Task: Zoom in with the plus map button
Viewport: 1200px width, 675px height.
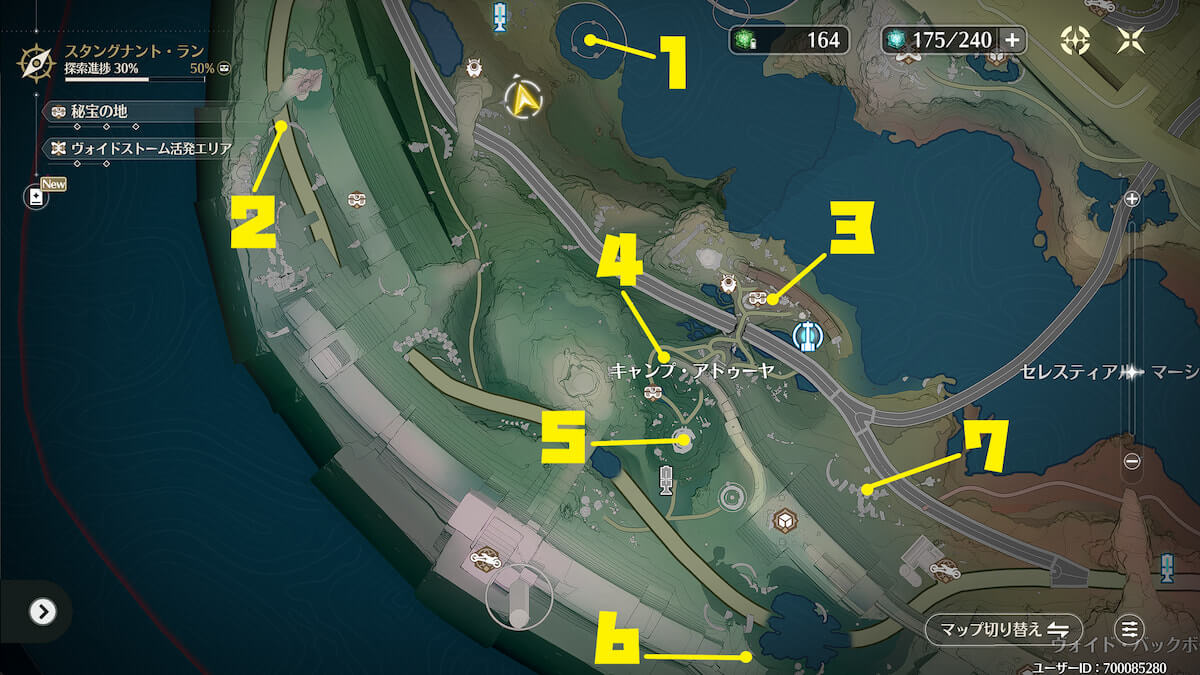Action: click(1132, 199)
